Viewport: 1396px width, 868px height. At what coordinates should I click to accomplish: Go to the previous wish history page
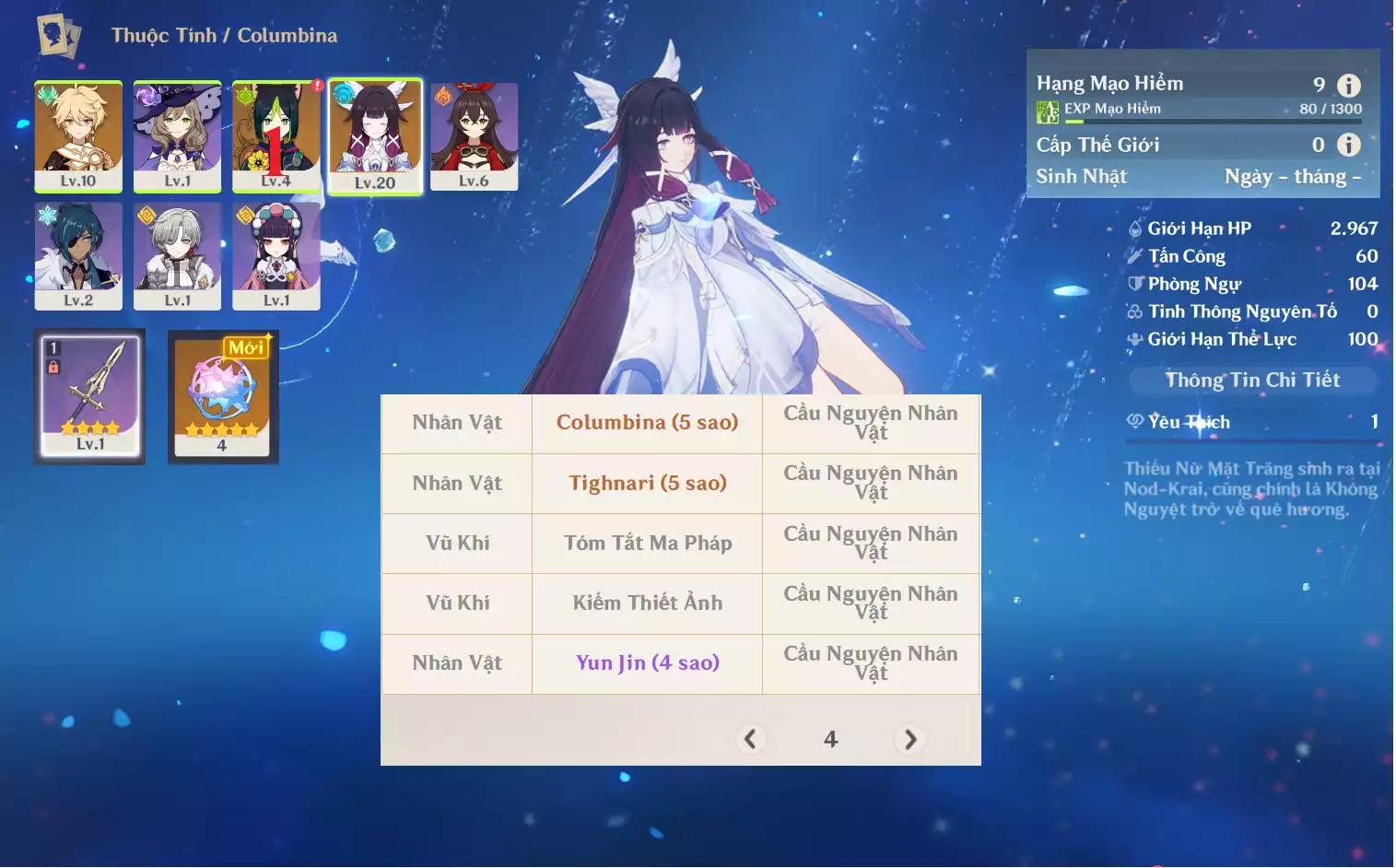[750, 739]
